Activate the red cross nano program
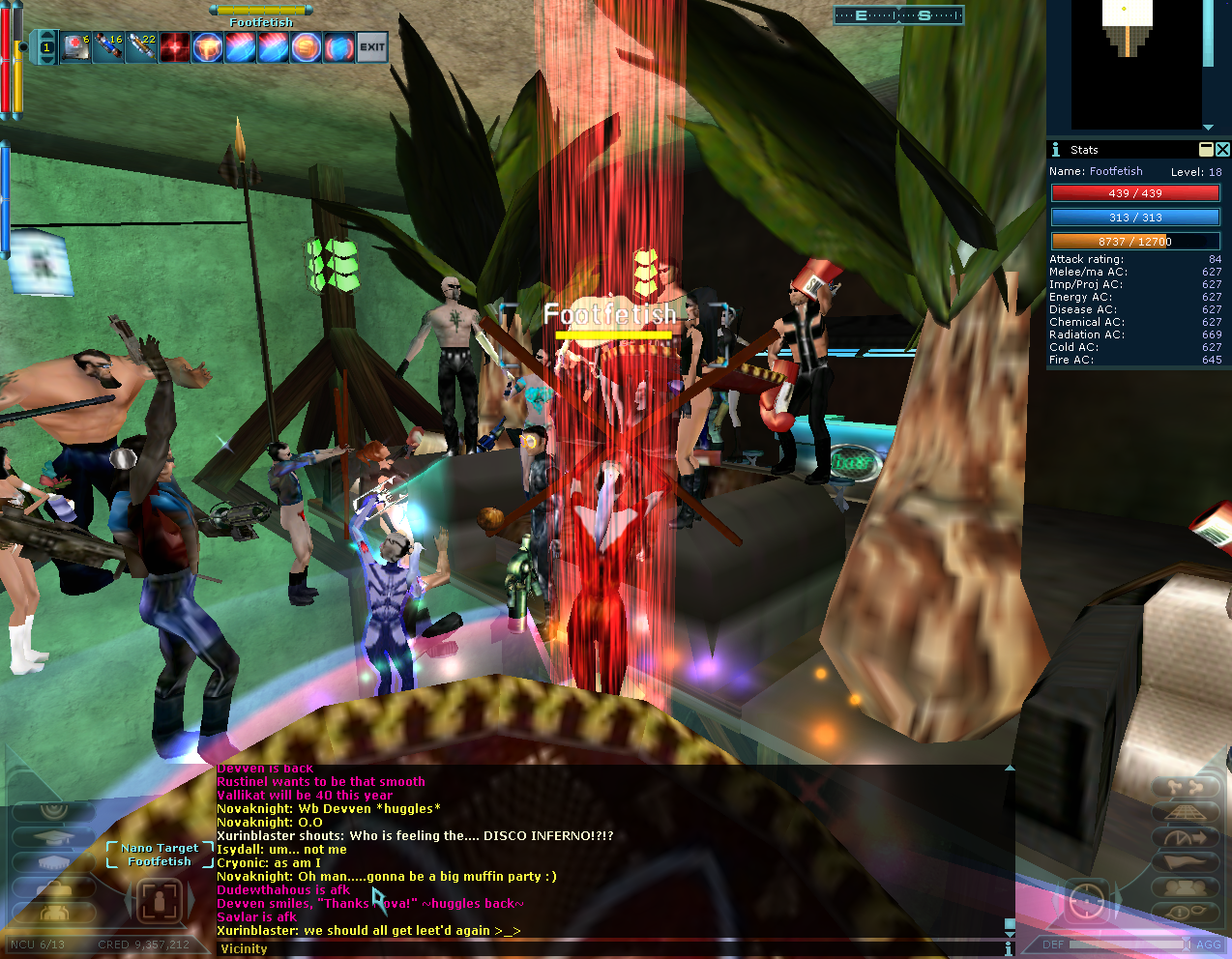The image size is (1232, 959). tap(174, 46)
